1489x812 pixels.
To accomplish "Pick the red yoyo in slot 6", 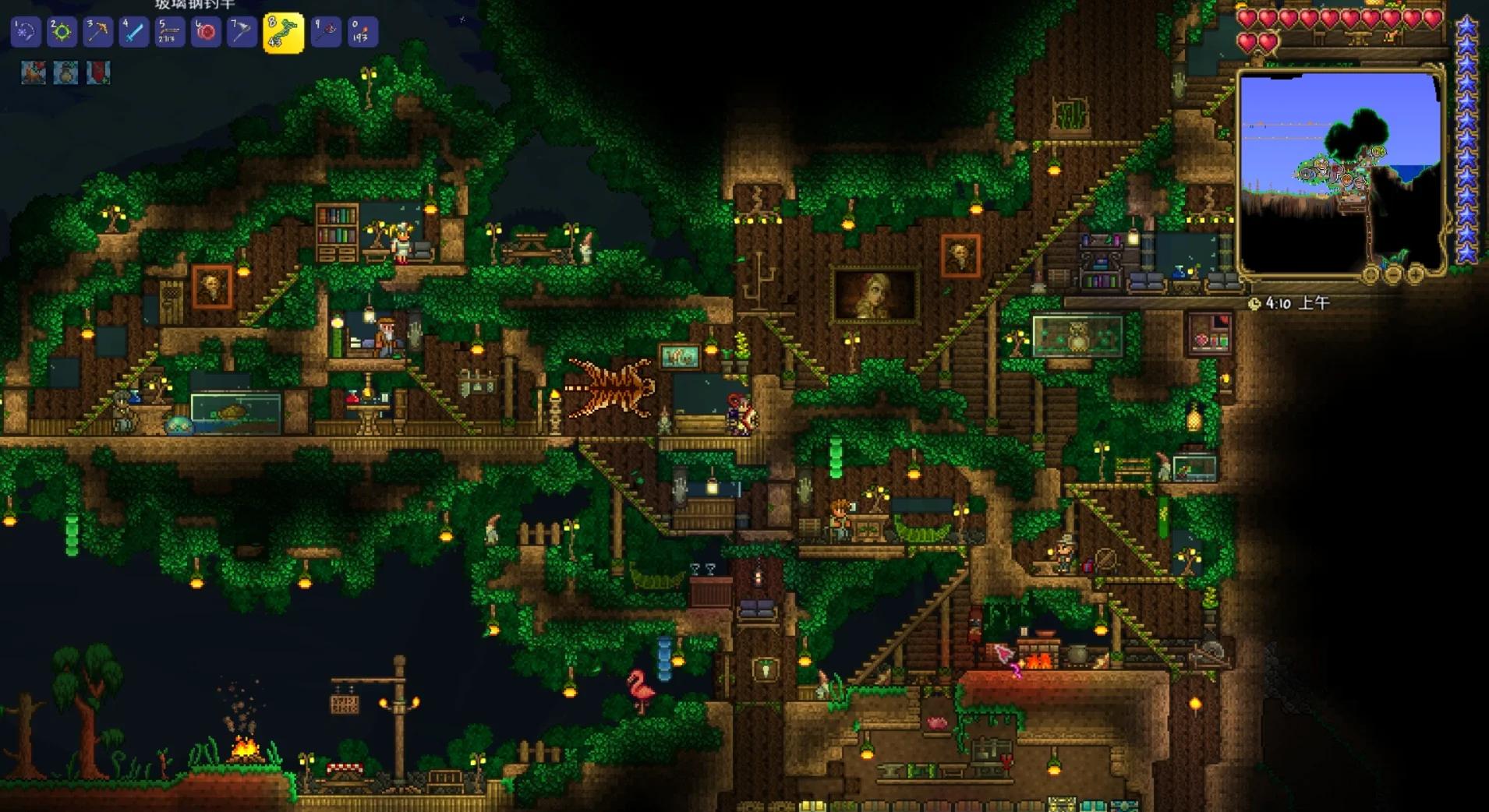I will [x=206, y=32].
